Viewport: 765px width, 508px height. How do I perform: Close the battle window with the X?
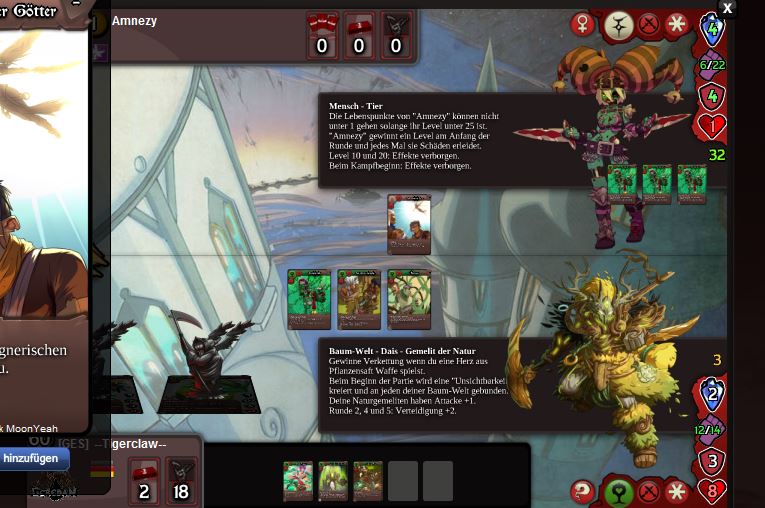click(x=727, y=8)
